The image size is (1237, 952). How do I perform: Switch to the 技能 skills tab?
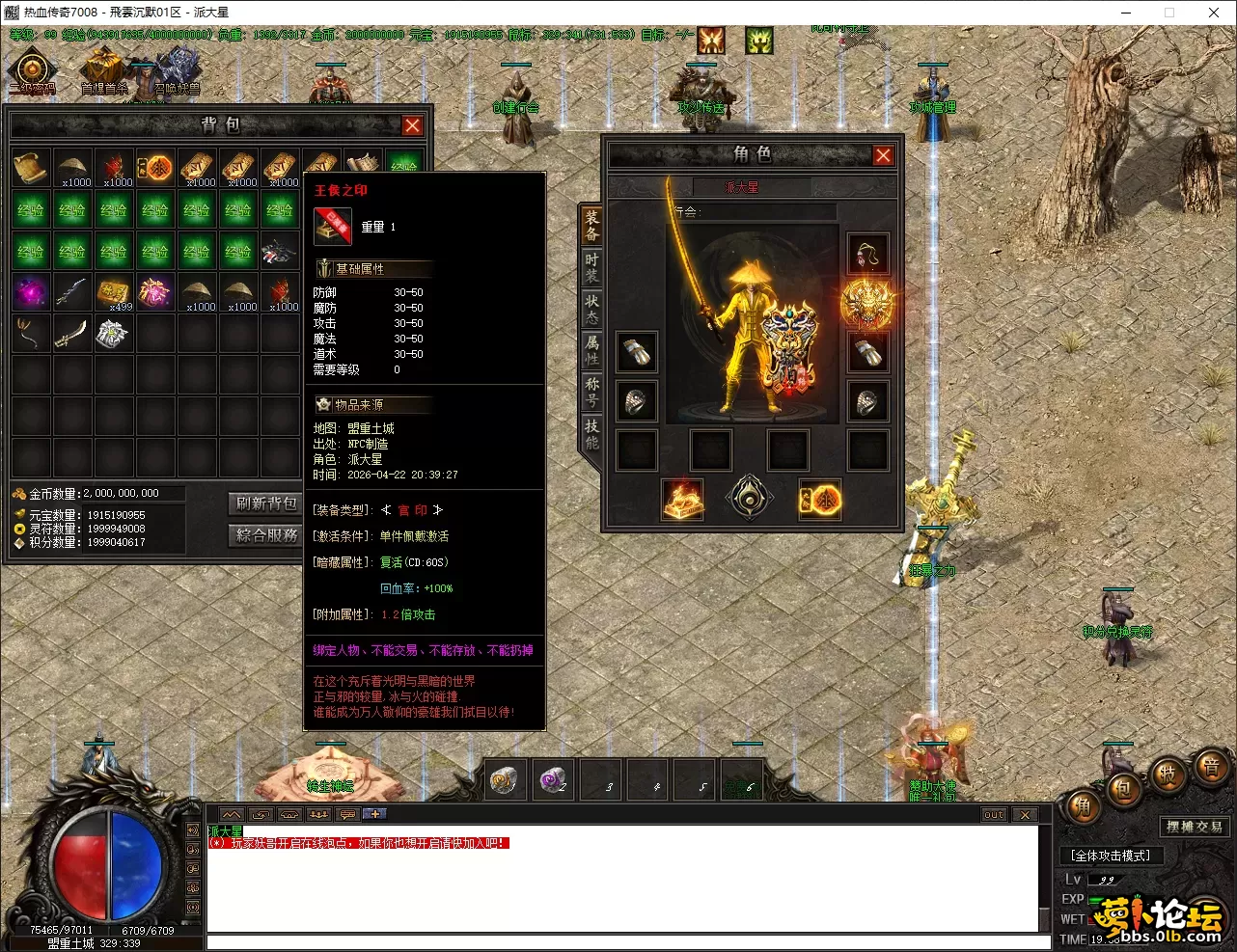(591, 434)
